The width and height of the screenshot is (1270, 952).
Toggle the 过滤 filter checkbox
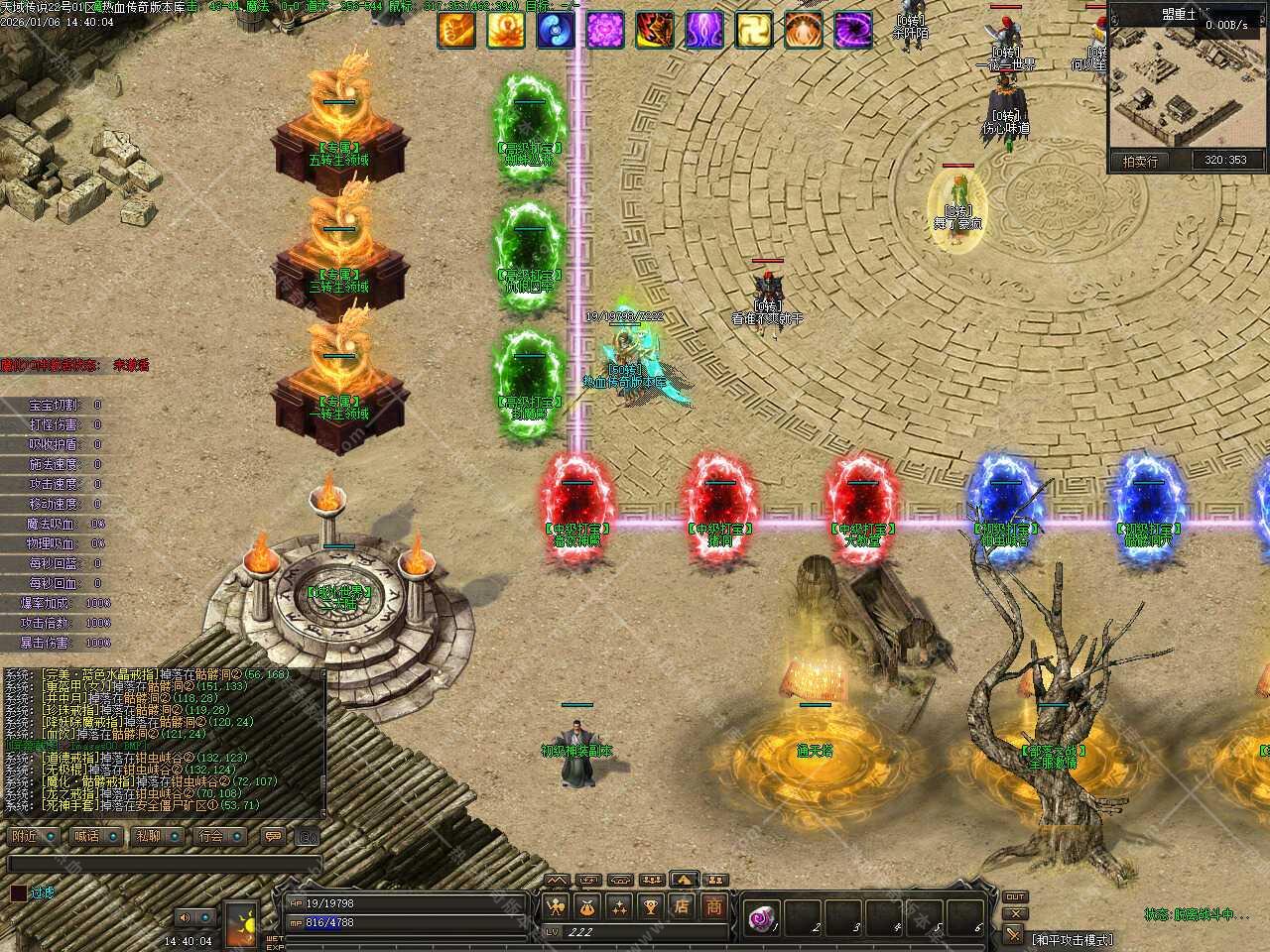tap(18, 892)
